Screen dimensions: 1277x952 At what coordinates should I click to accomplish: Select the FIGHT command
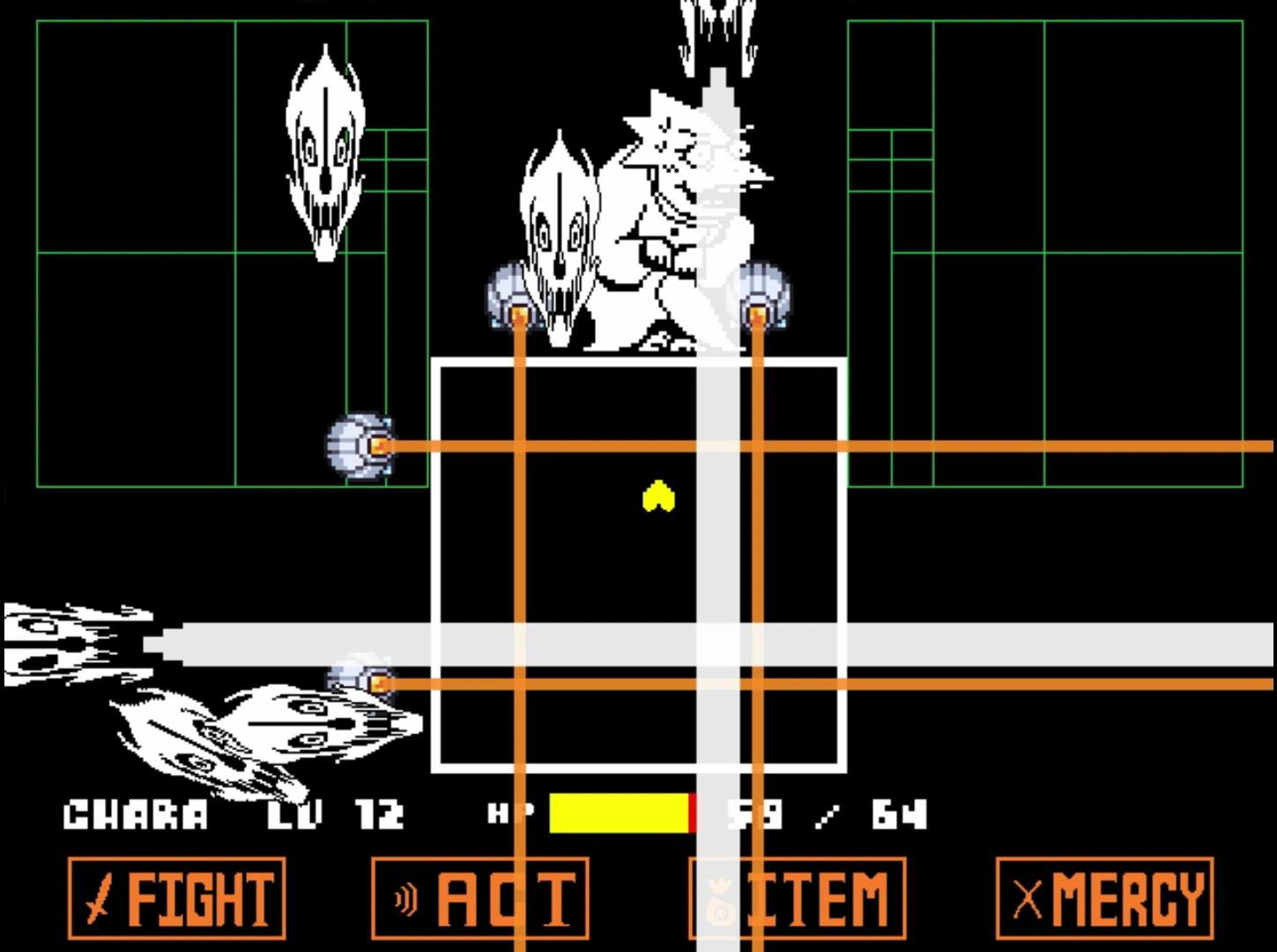(176, 897)
